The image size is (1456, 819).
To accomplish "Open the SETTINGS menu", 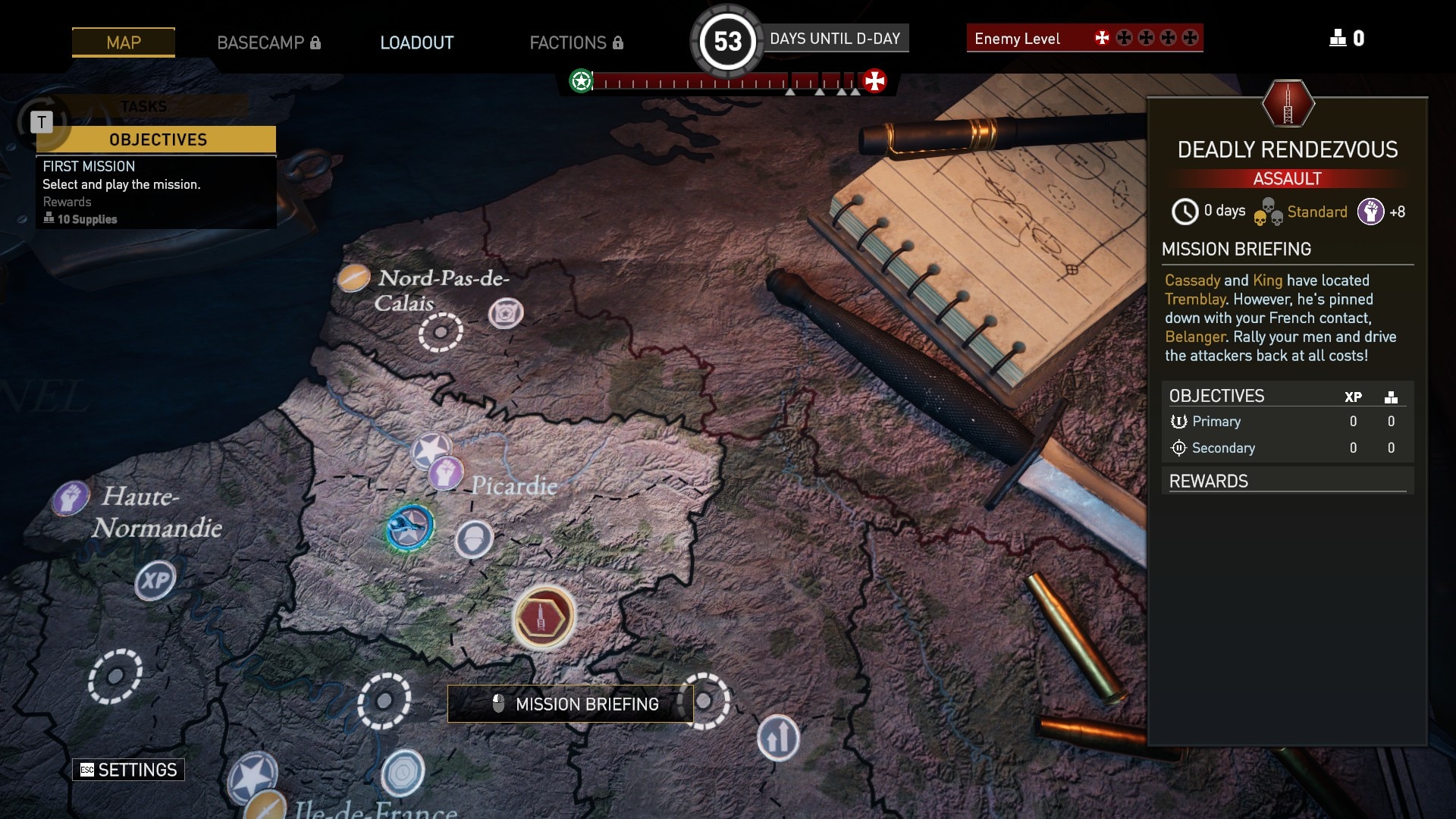I will pyautogui.click(x=129, y=770).
